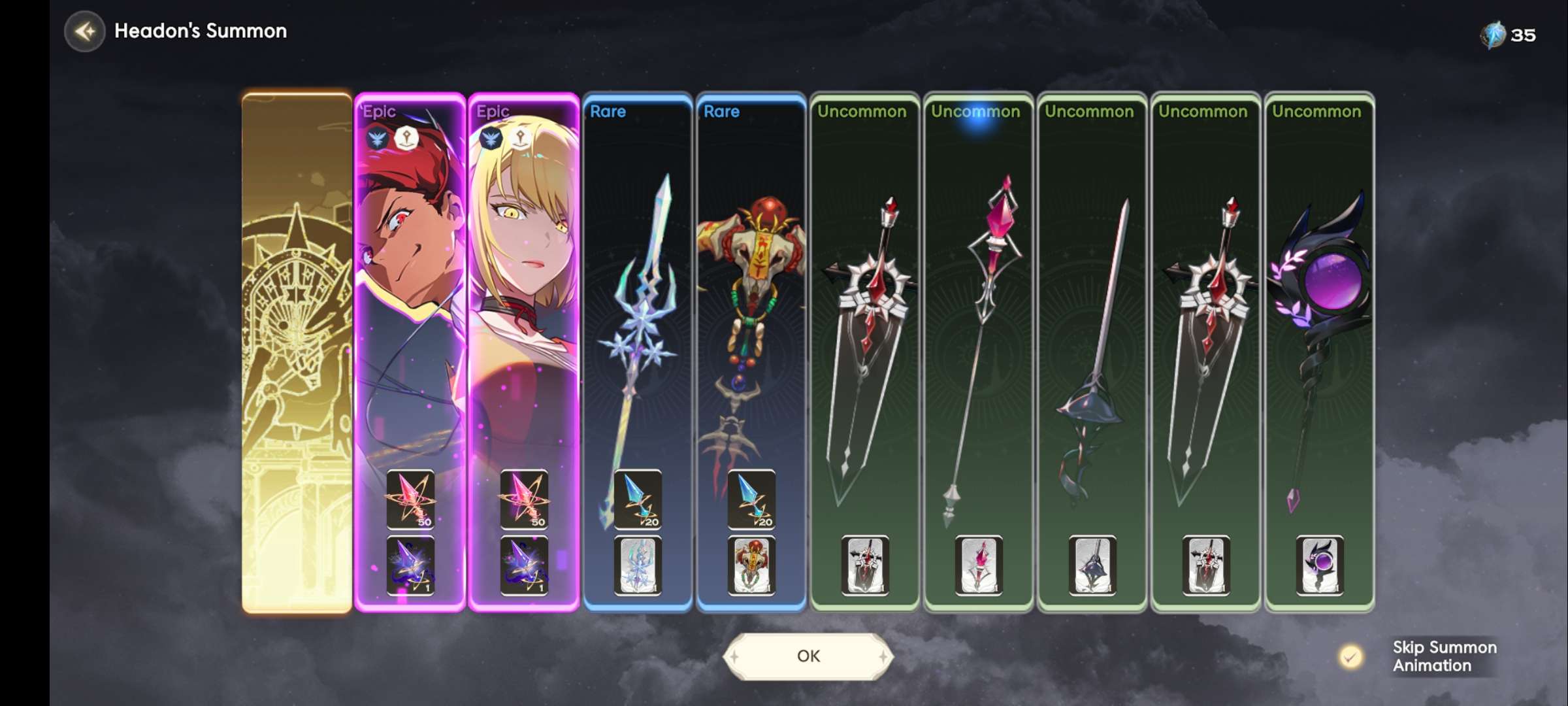Select the Uncommon pink gem spear card
This screenshot has width=1568, height=706.
pos(979,327)
